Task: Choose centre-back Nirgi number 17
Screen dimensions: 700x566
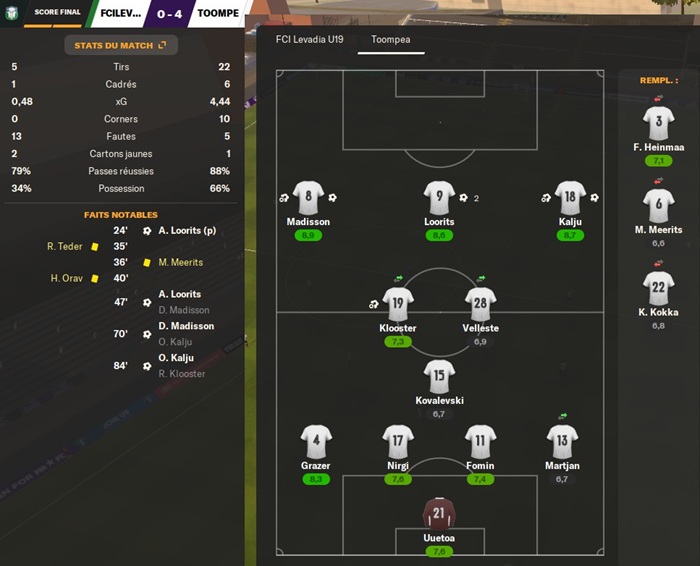Action: (397, 441)
